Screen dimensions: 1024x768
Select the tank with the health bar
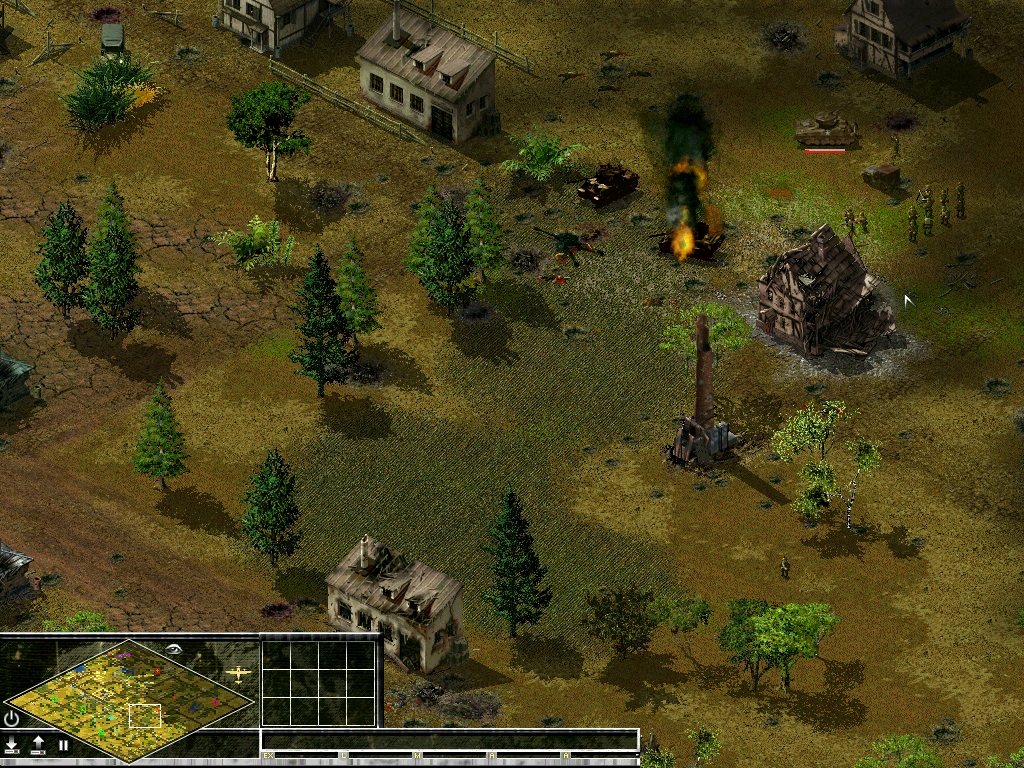[x=826, y=129]
